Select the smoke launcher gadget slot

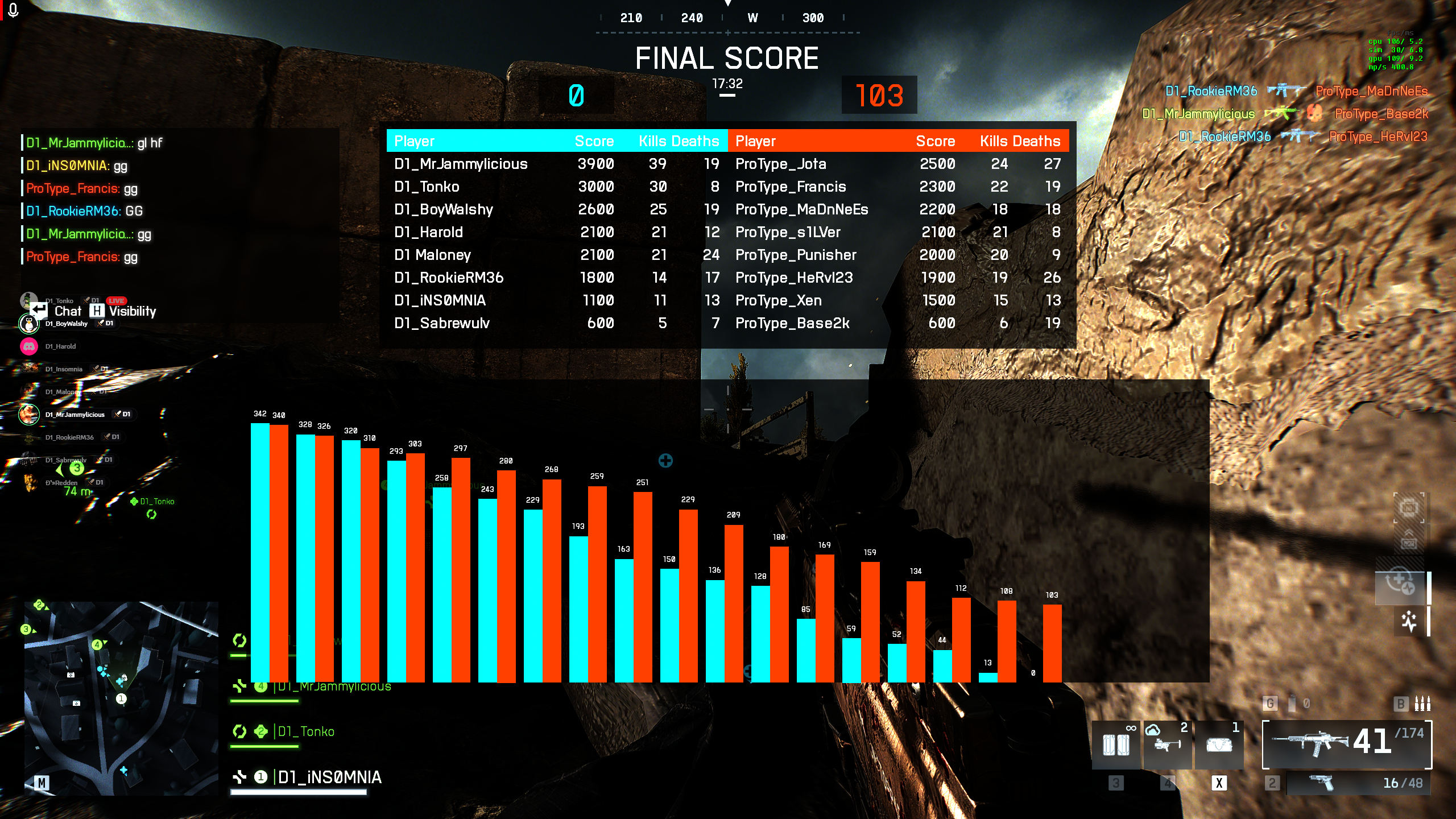(1167, 744)
